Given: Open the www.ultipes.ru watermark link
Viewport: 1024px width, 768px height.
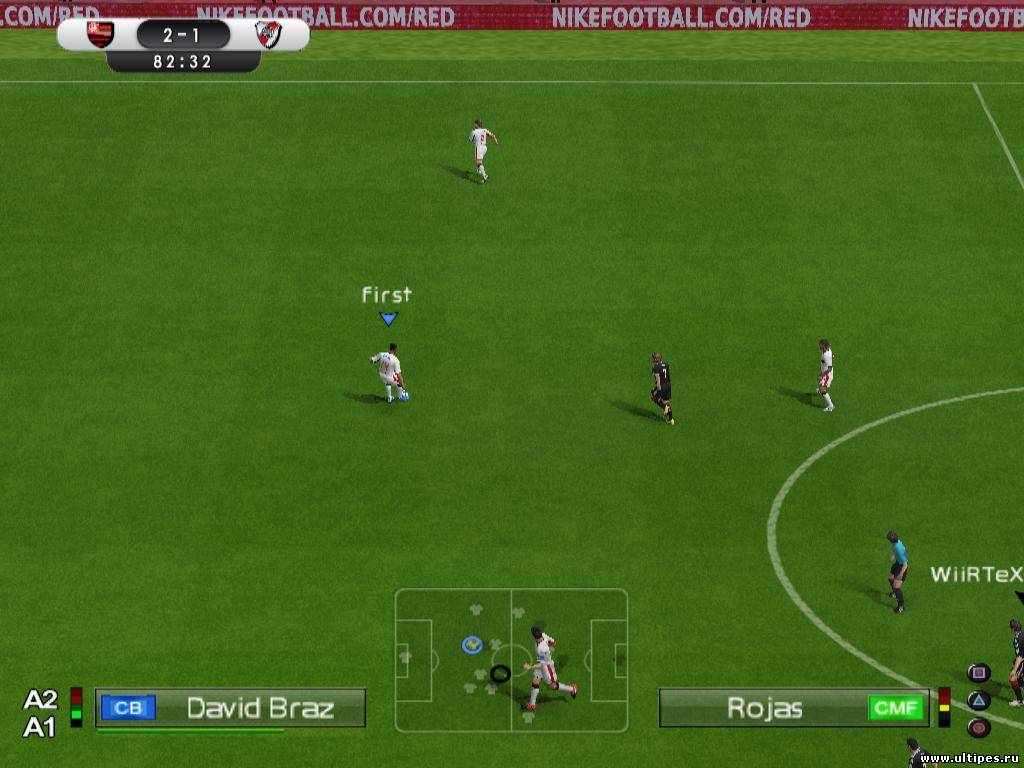Looking at the screenshot, I should pos(969,759).
